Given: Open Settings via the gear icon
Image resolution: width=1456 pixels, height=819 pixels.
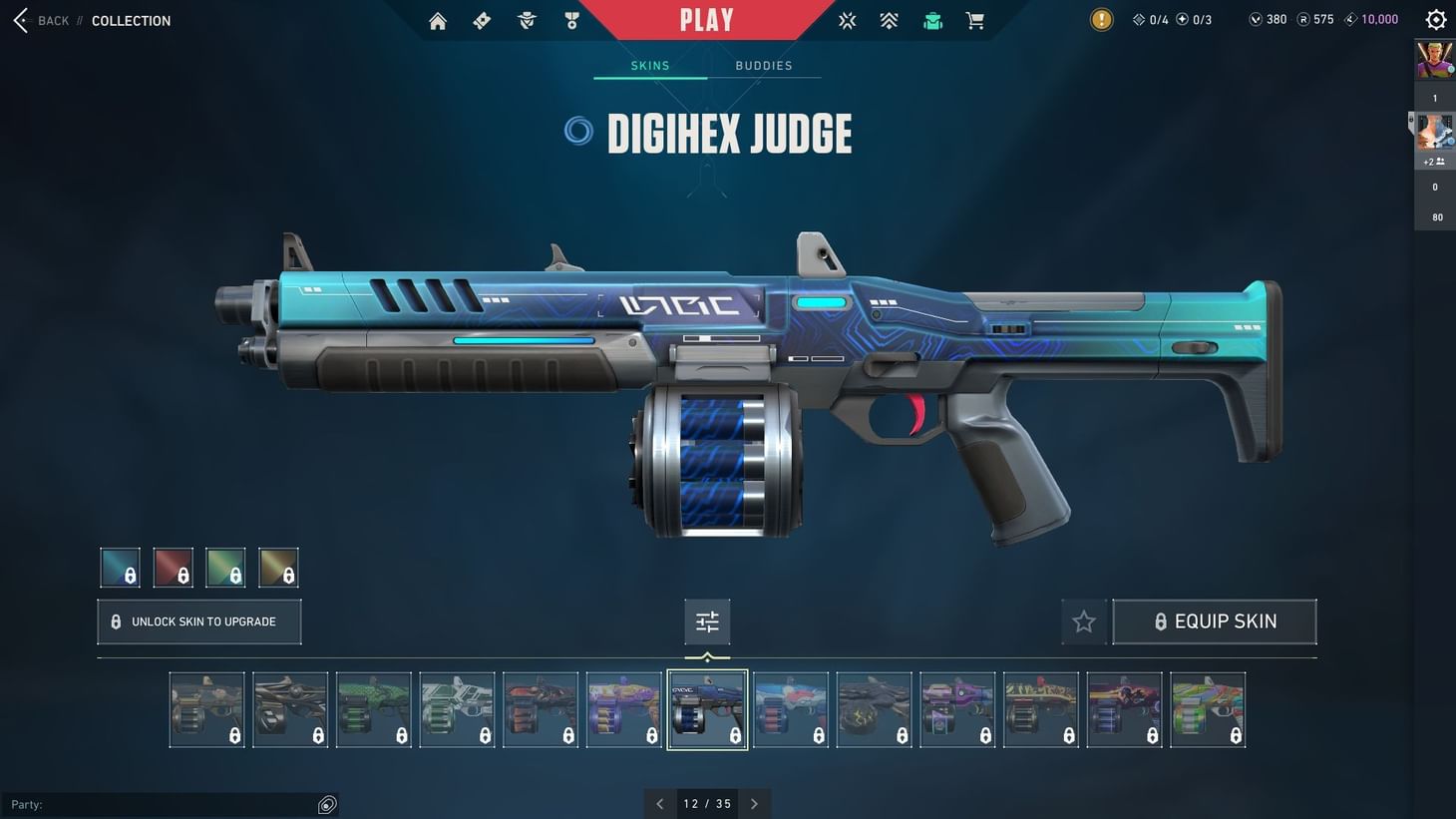Looking at the screenshot, I should tap(1435, 19).
